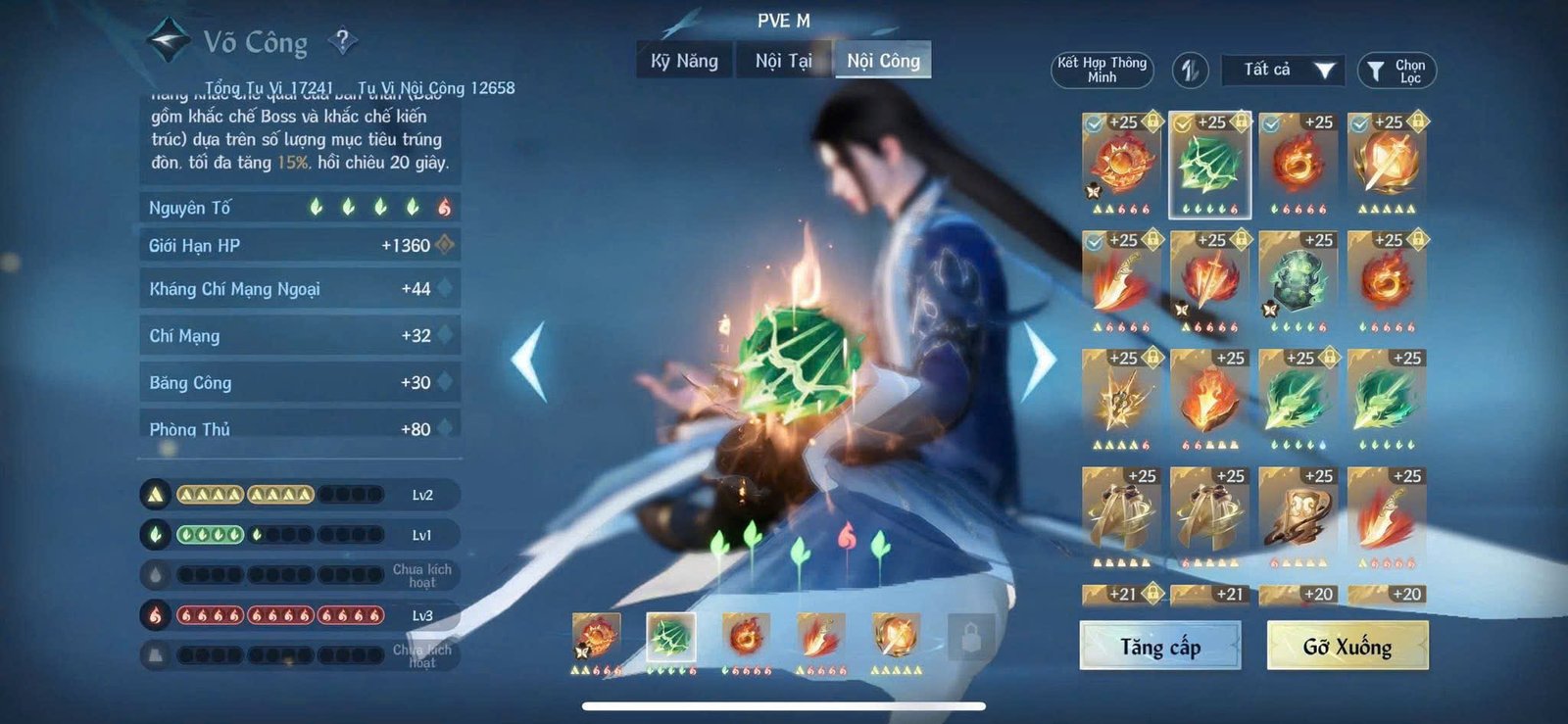
Task: Click the red Lv3 element progress bar
Action: pyautogui.click(x=274, y=617)
